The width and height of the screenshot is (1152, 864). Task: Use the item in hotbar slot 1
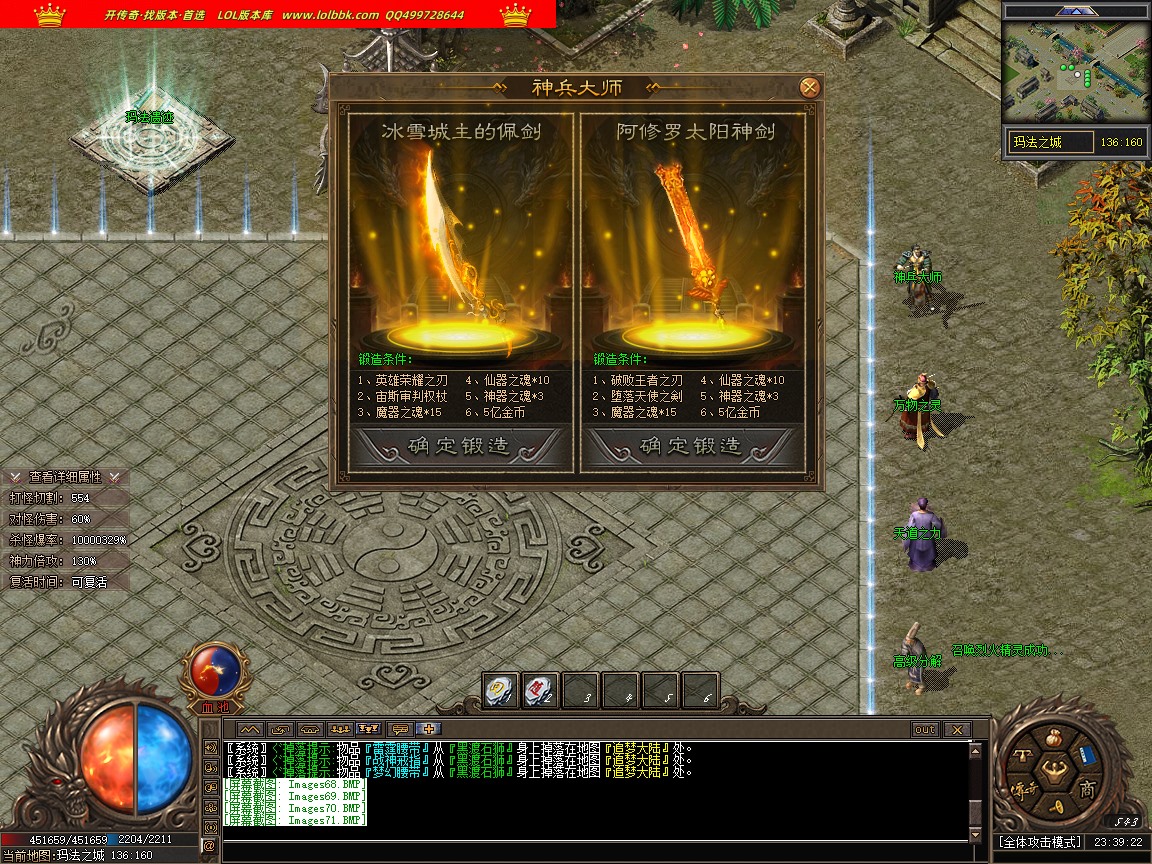point(501,690)
